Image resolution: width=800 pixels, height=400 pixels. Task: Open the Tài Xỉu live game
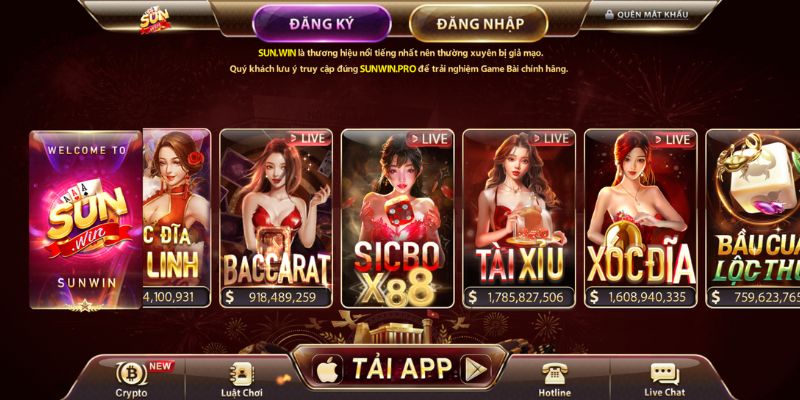(x=519, y=217)
